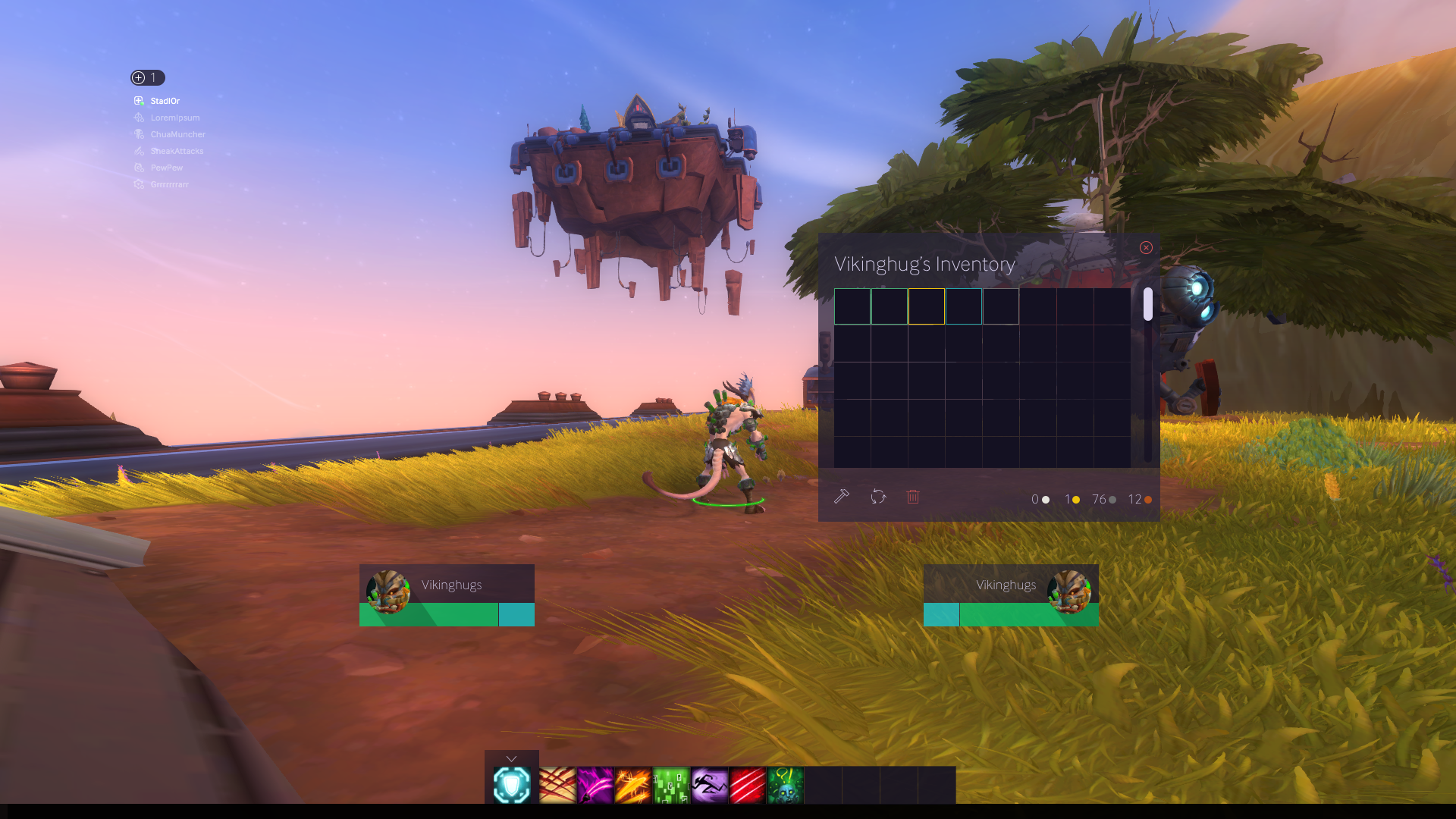Select ChuaMuncher in the group list
This screenshot has width=1456, height=819.
(x=177, y=134)
